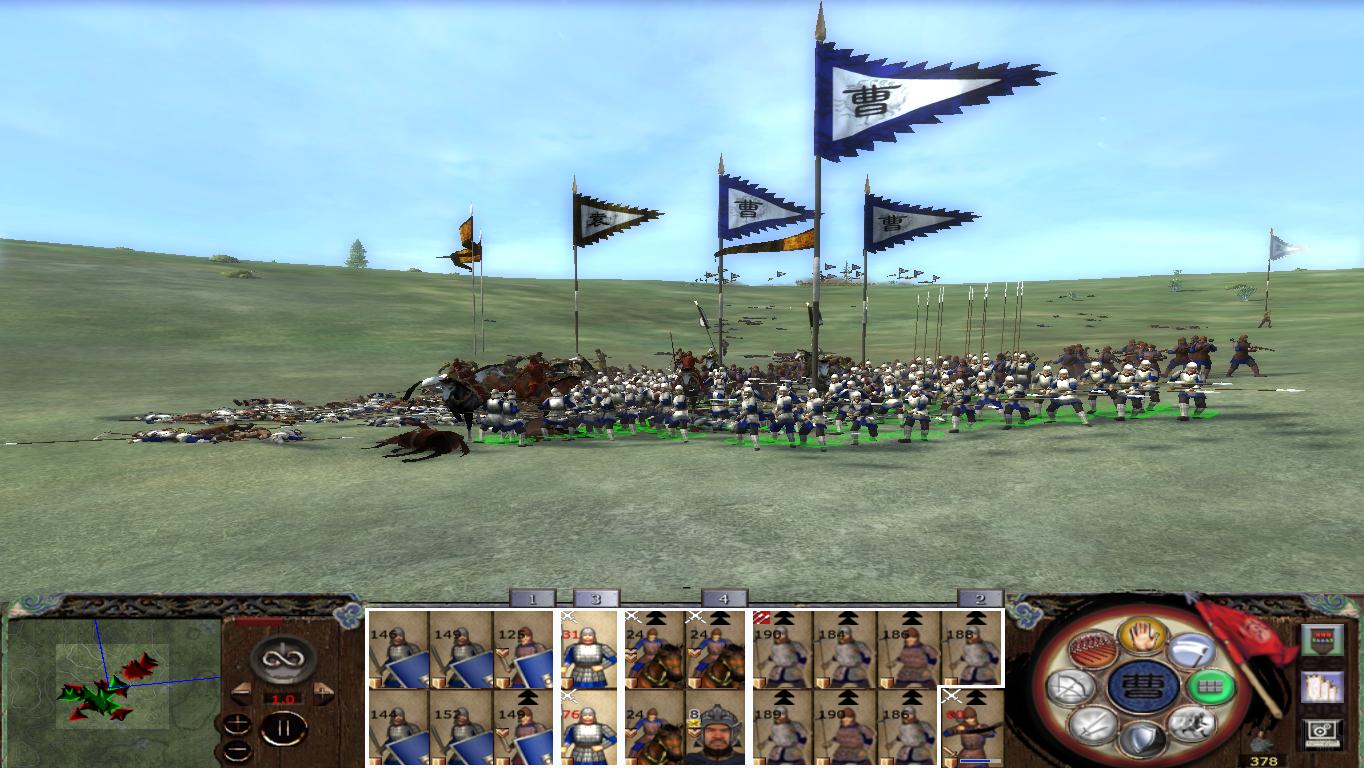1364x768 pixels.
Task: Select the crossed-swords melee attack icon
Action: click(1094, 725)
